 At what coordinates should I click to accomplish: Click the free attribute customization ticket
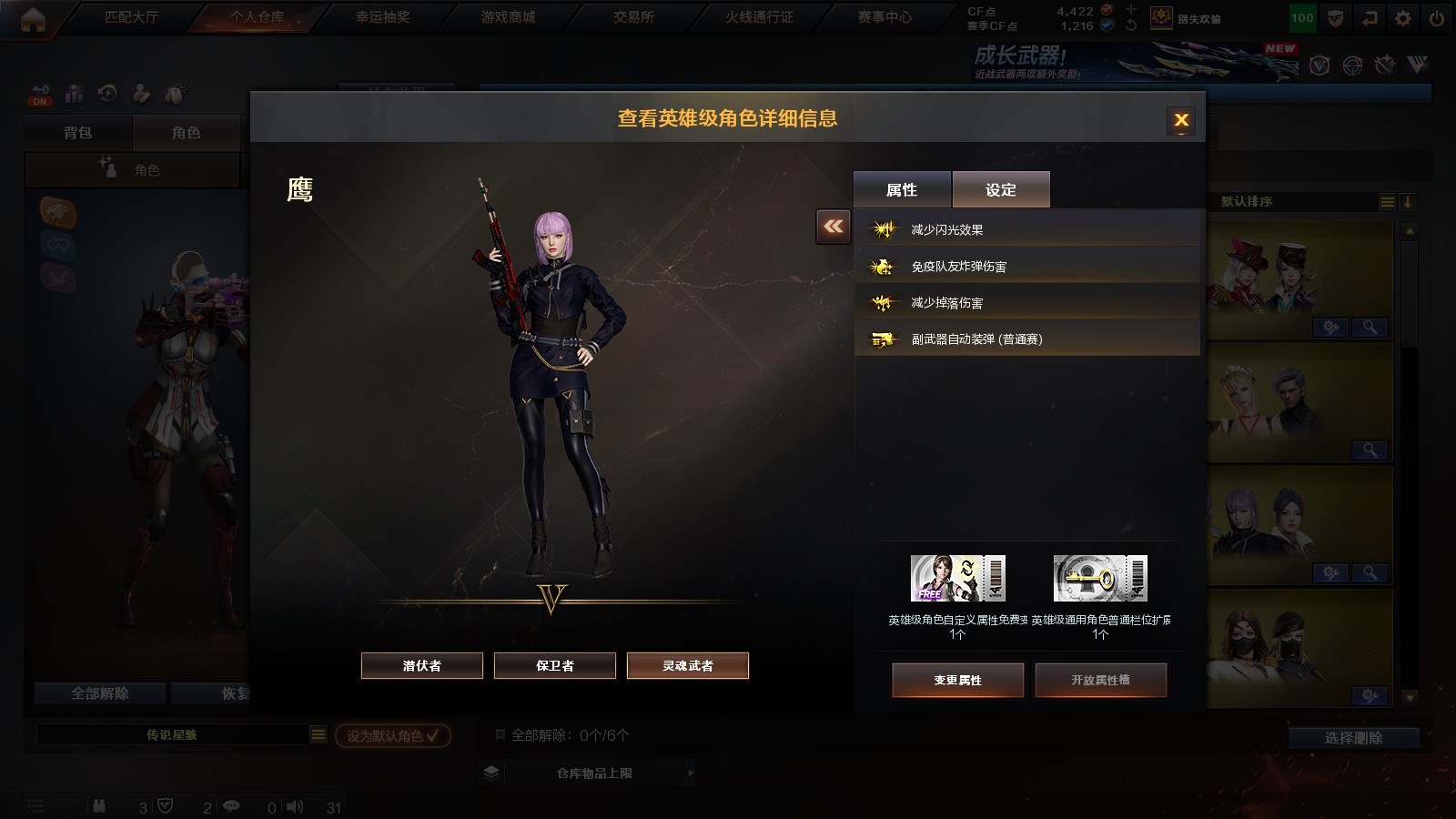point(957,579)
